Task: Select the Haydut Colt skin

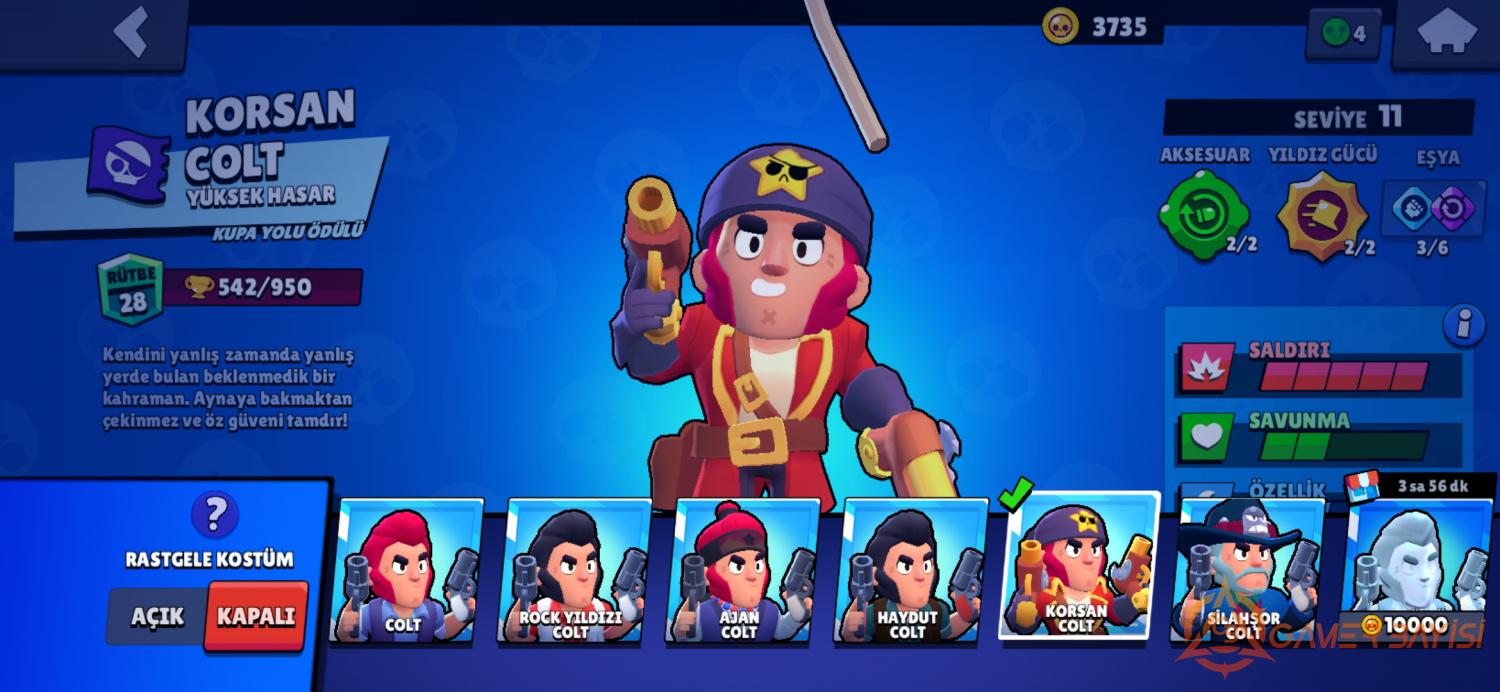Action: click(907, 572)
